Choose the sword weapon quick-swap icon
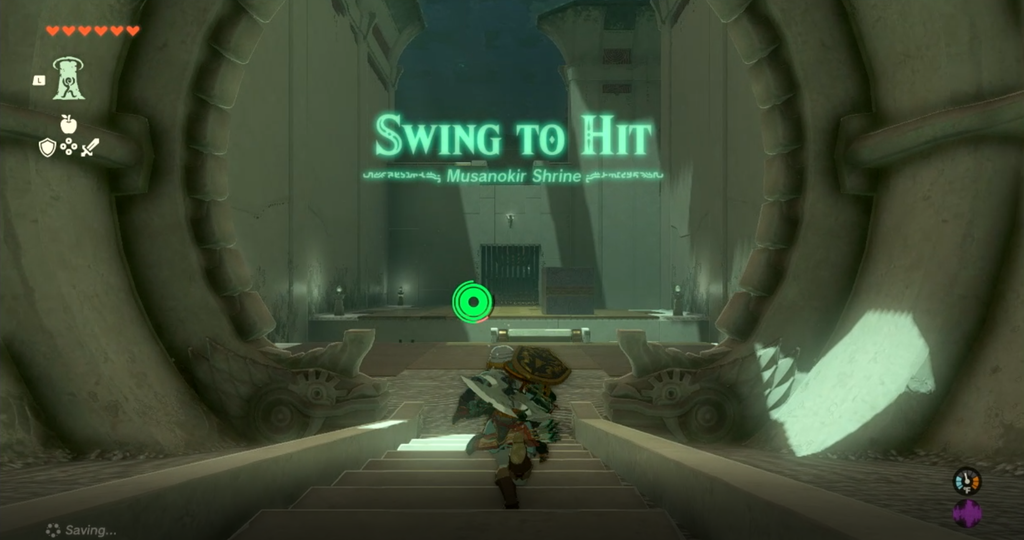1024x540 pixels. point(90,148)
